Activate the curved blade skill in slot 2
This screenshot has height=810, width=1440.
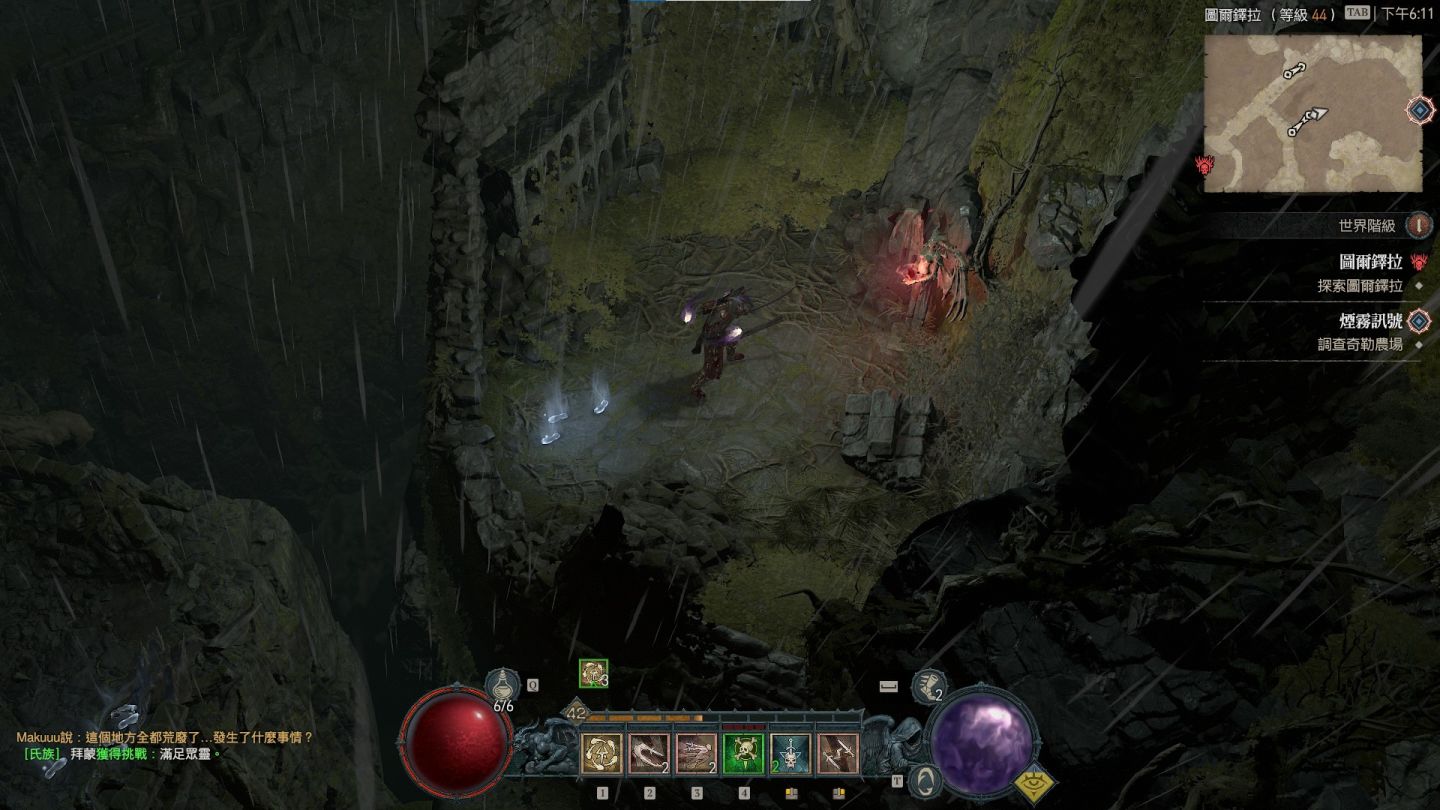(x=649, y=753)
